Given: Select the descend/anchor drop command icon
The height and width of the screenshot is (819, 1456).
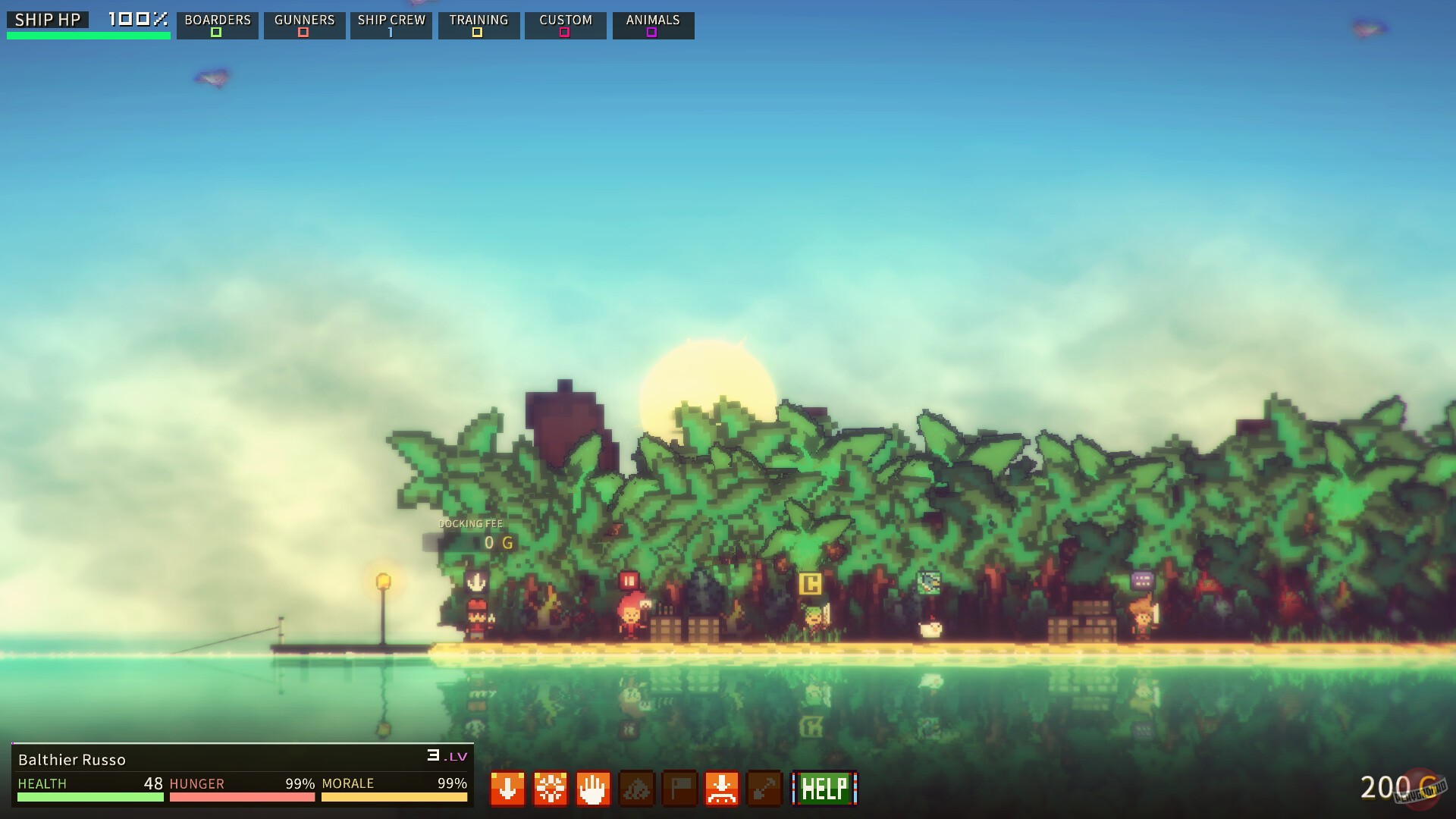Looking at the screenshot, I should (x=507, y=789).
